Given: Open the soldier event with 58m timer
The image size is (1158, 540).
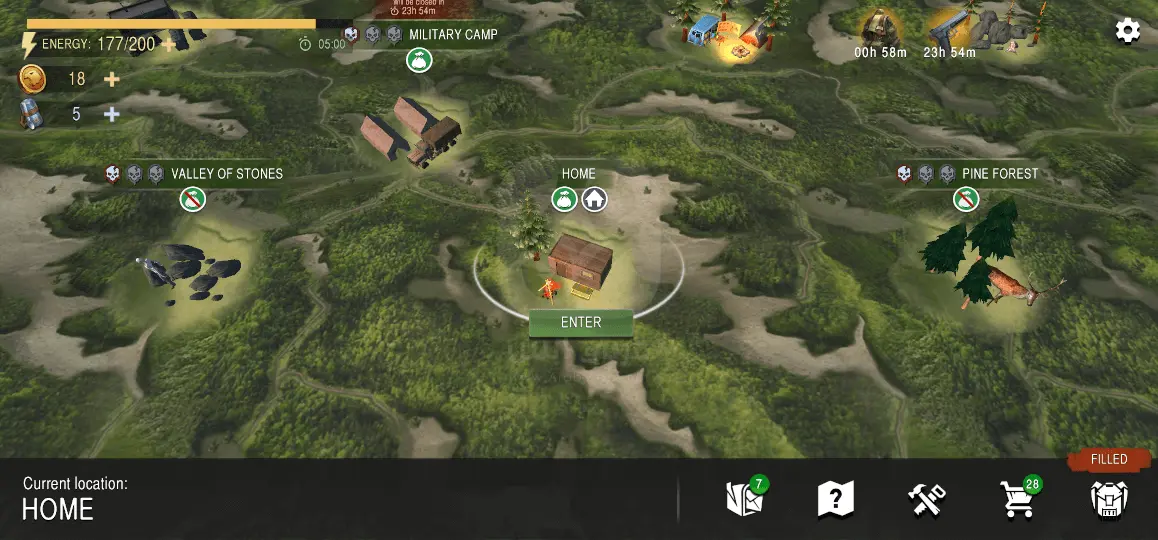Looking at the screenshot, I should (880, 31).
